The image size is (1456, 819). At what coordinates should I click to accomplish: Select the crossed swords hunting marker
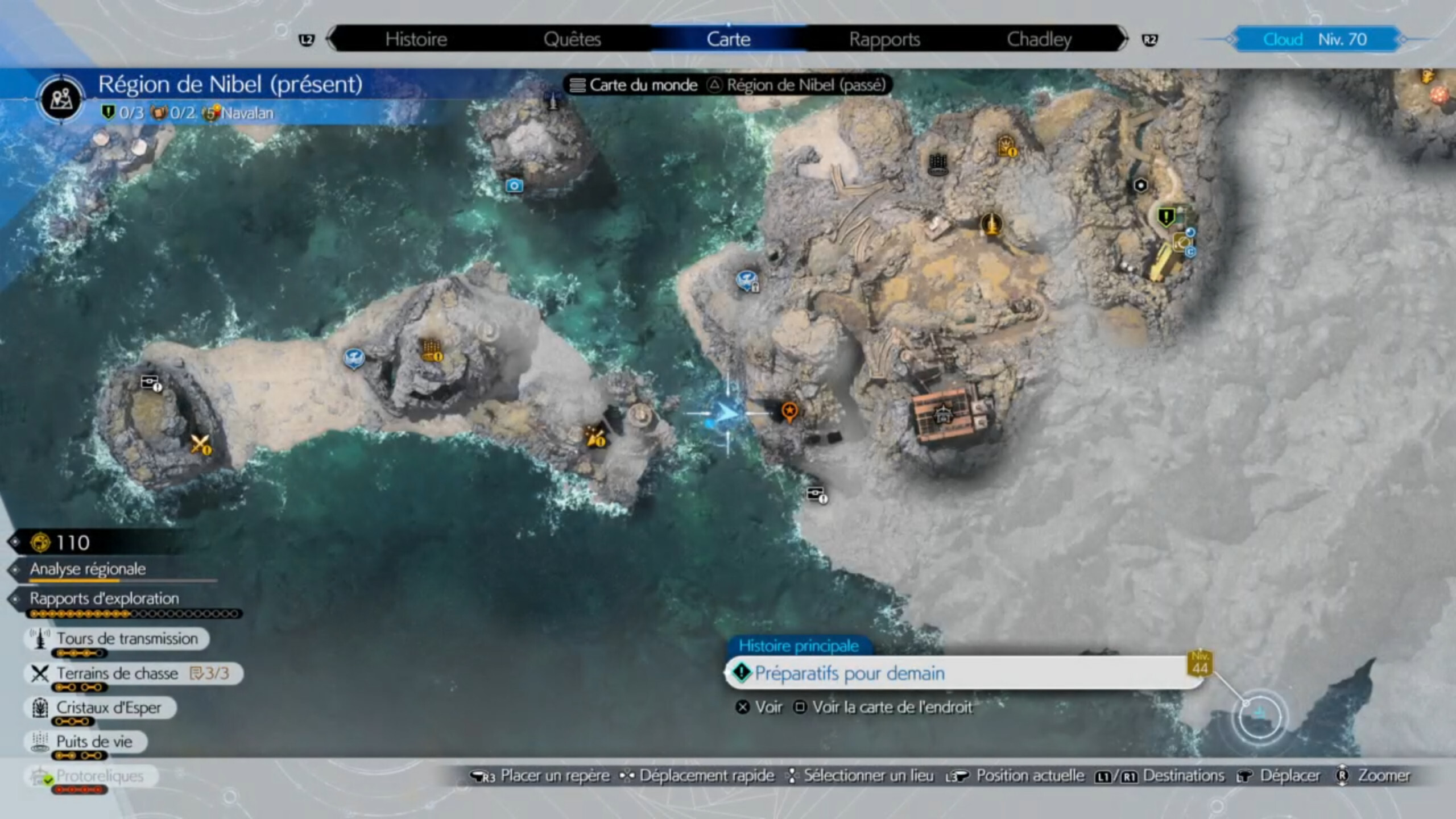pyautogui.click(x=200, y=444)
